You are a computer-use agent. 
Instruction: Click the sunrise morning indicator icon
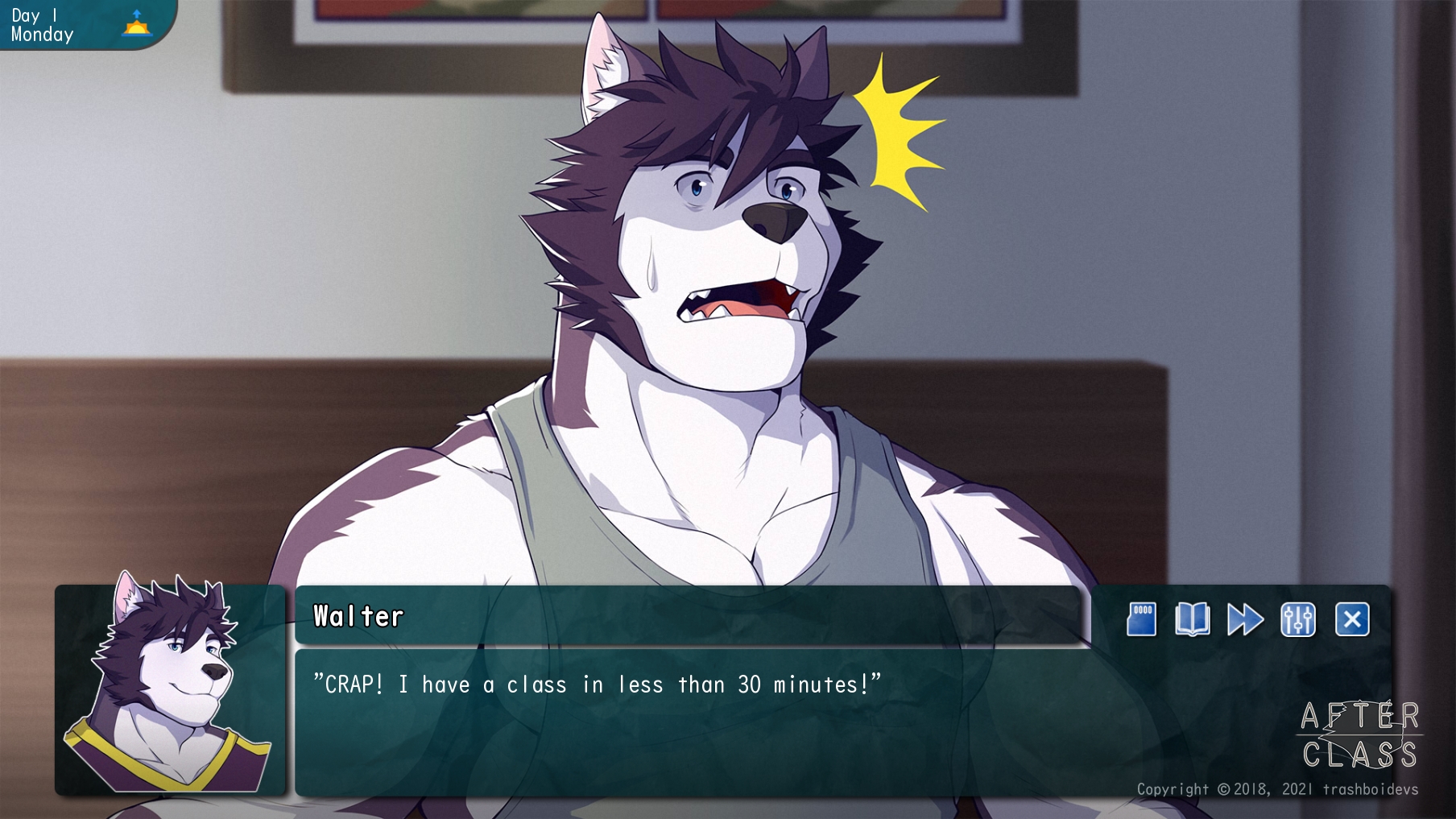135,27
